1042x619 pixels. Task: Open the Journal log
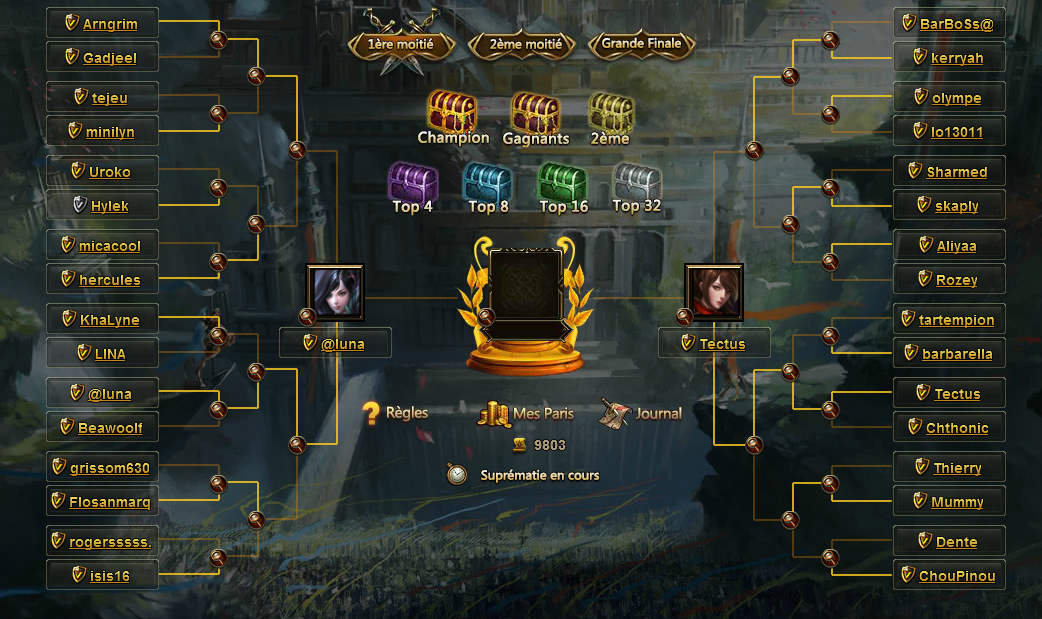coord(642,413)
